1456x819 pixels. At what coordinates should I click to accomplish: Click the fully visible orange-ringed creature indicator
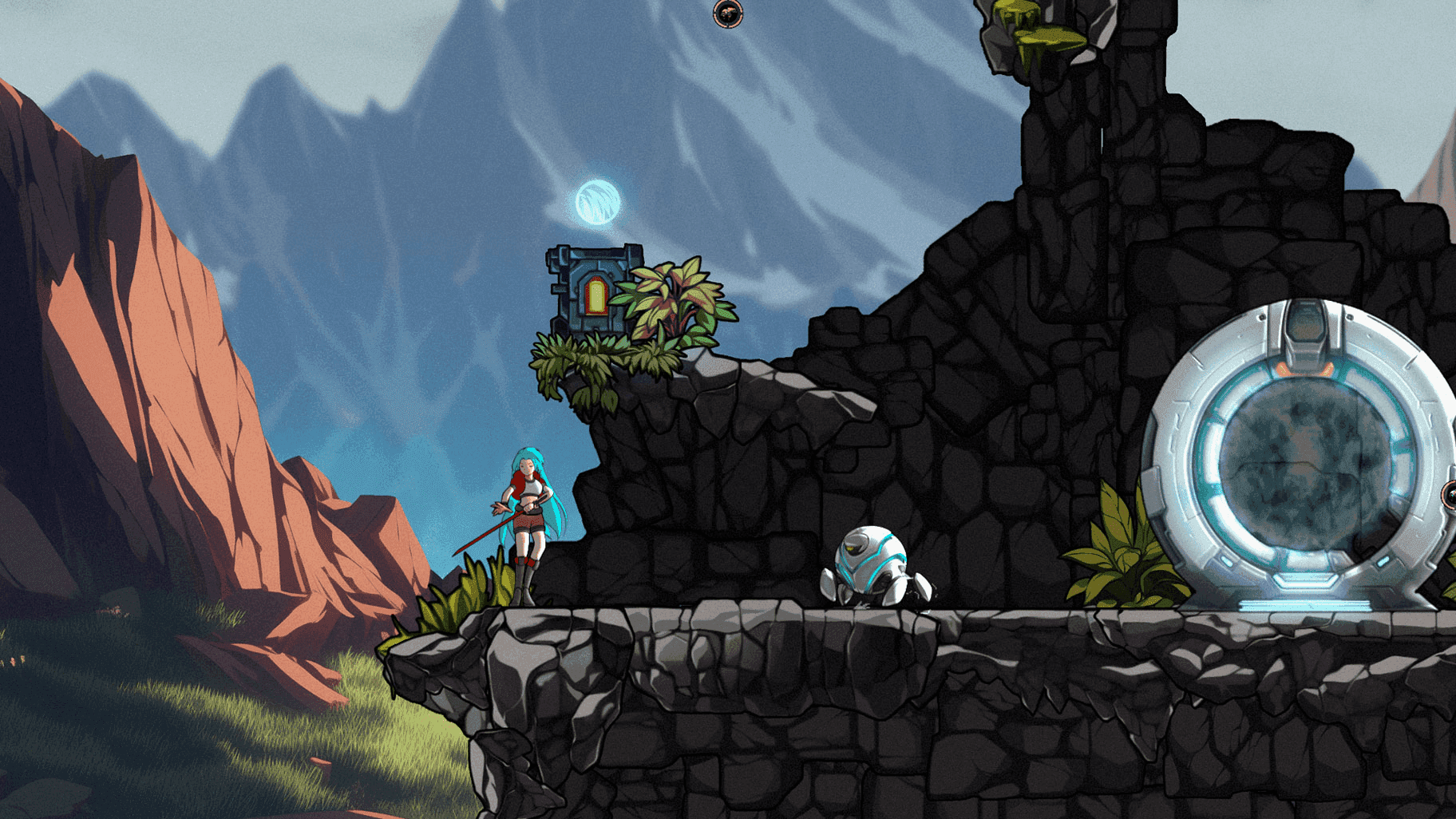tap(727, 13)
